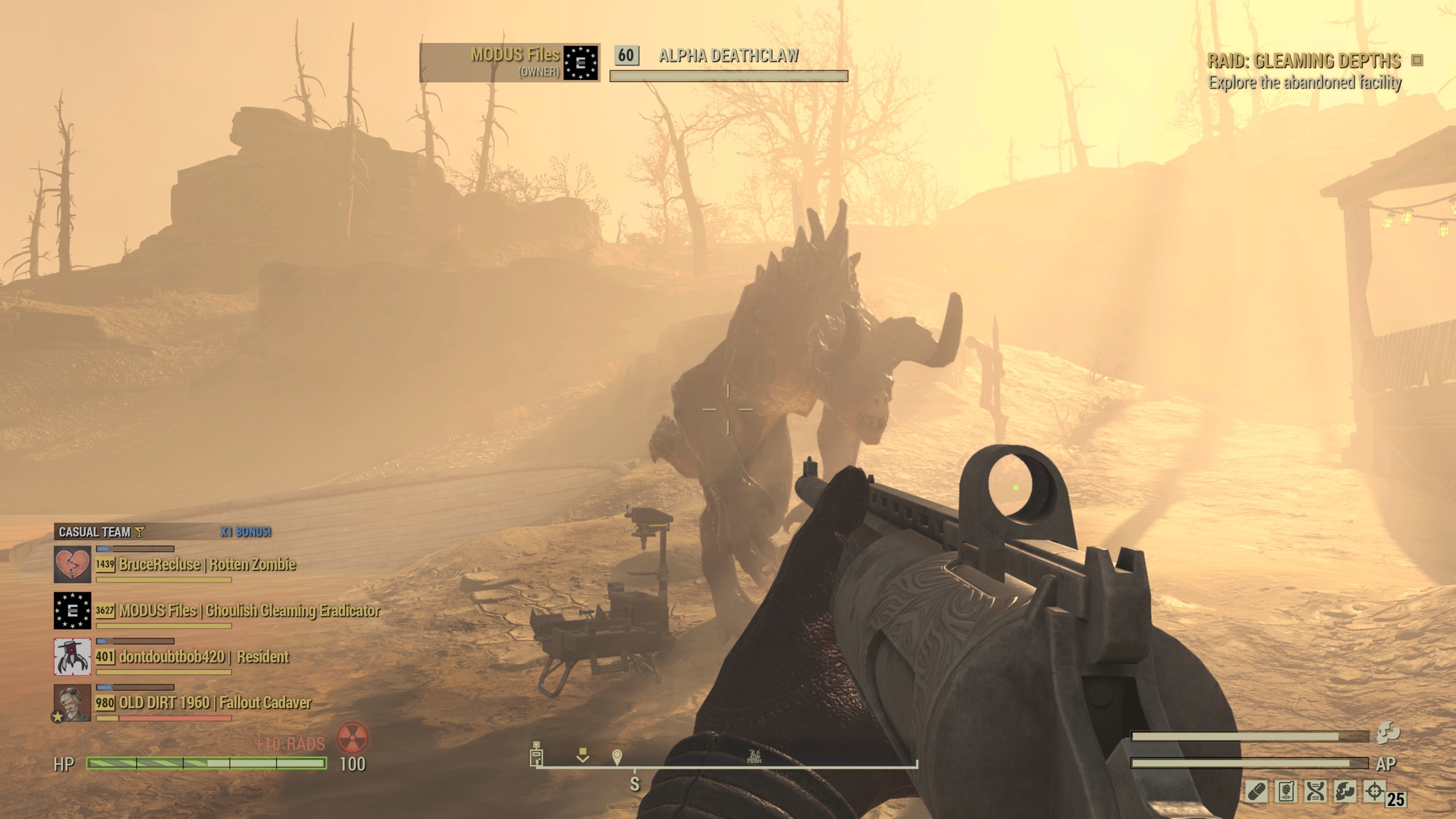This screenshot has height=819, width=1456.
Task: Click the crosshair effect icon marked 25
Action: [x=1374, y=791]
